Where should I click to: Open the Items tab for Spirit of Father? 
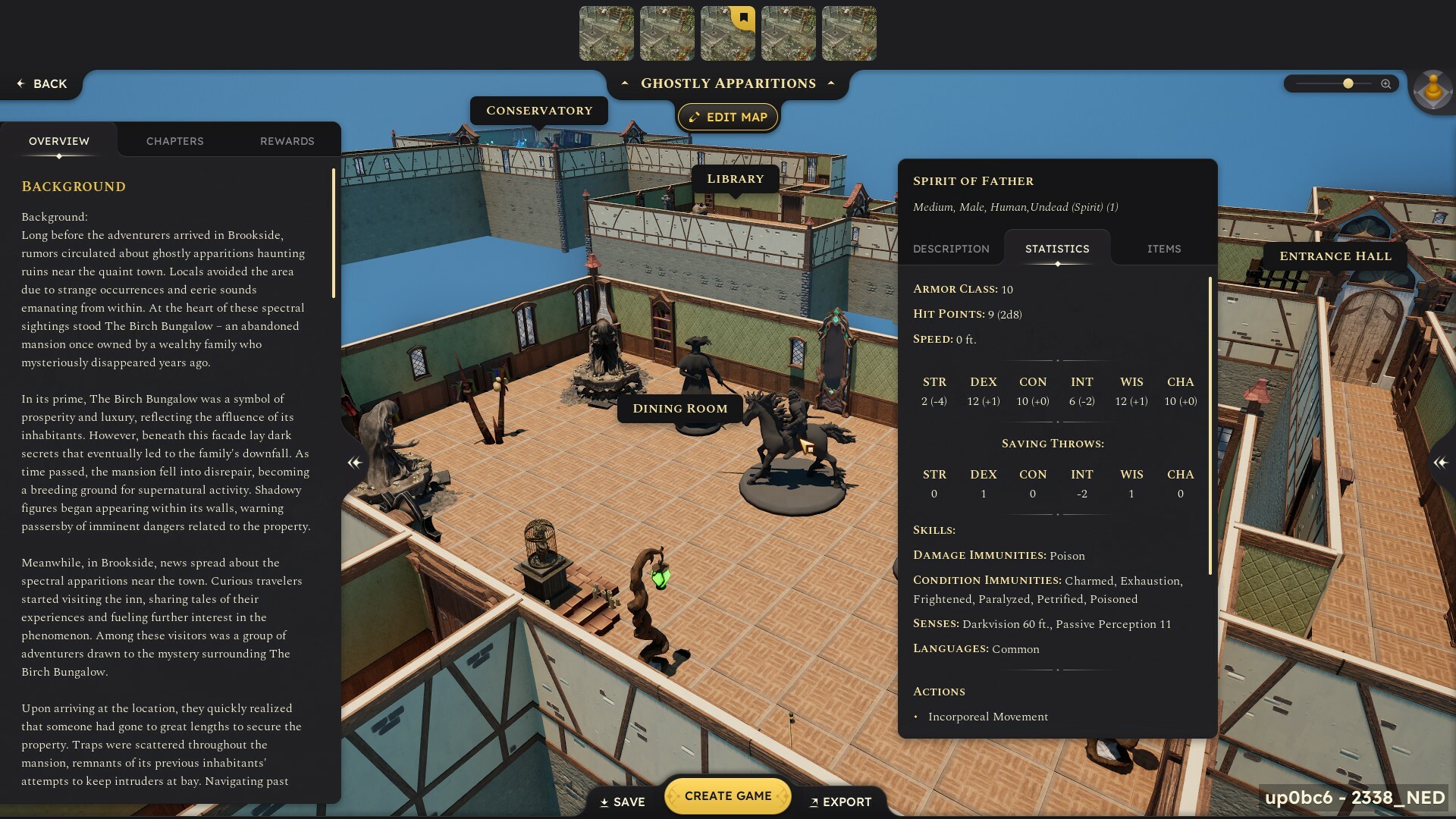(1163, 248)
